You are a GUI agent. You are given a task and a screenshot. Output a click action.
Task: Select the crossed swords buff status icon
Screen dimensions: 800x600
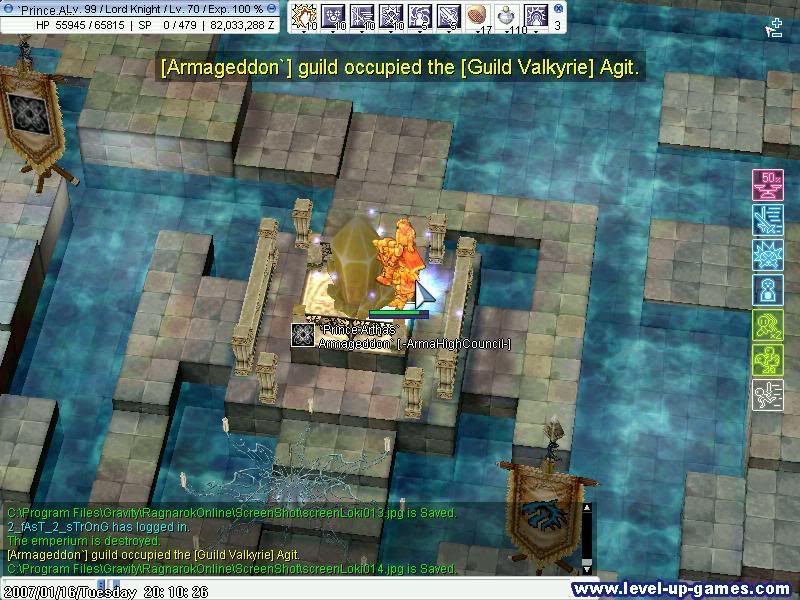click(x=766, y=219)
